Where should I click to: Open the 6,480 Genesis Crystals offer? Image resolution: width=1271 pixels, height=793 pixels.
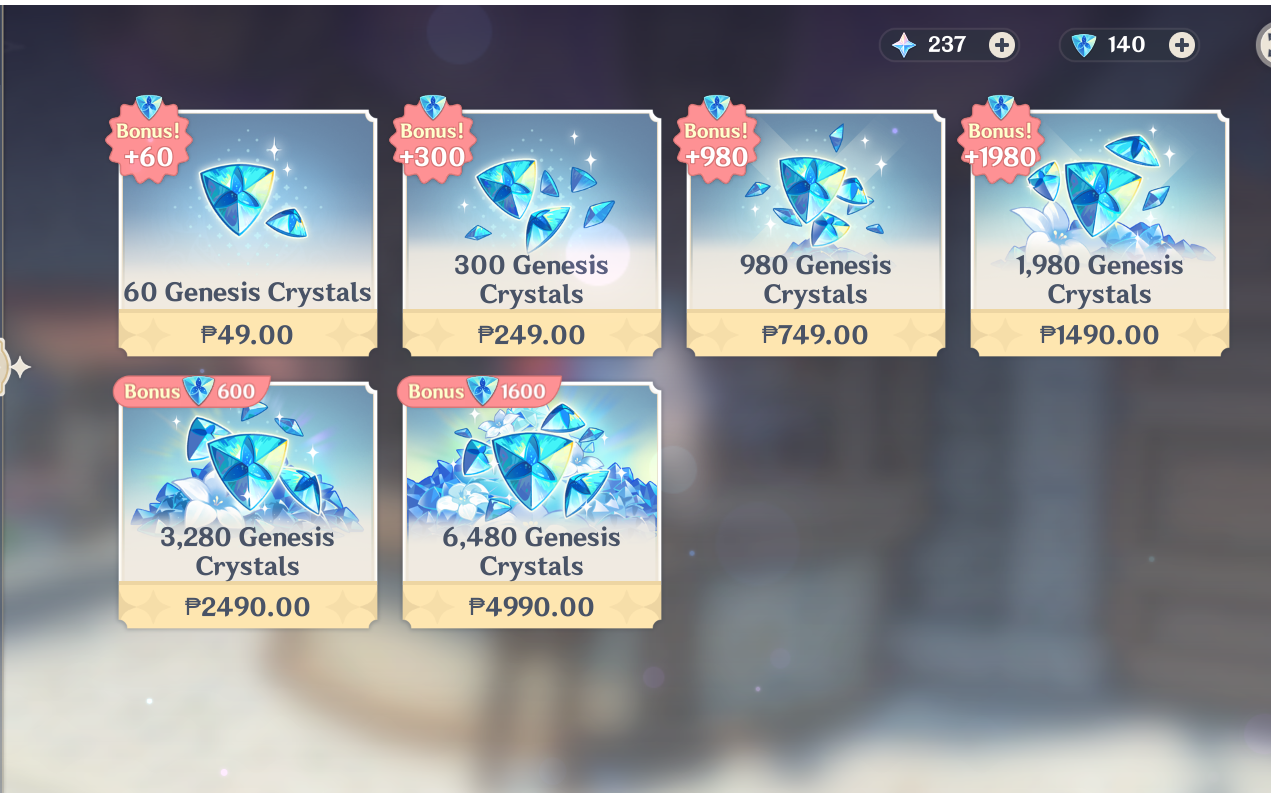(x=531, y=507)
